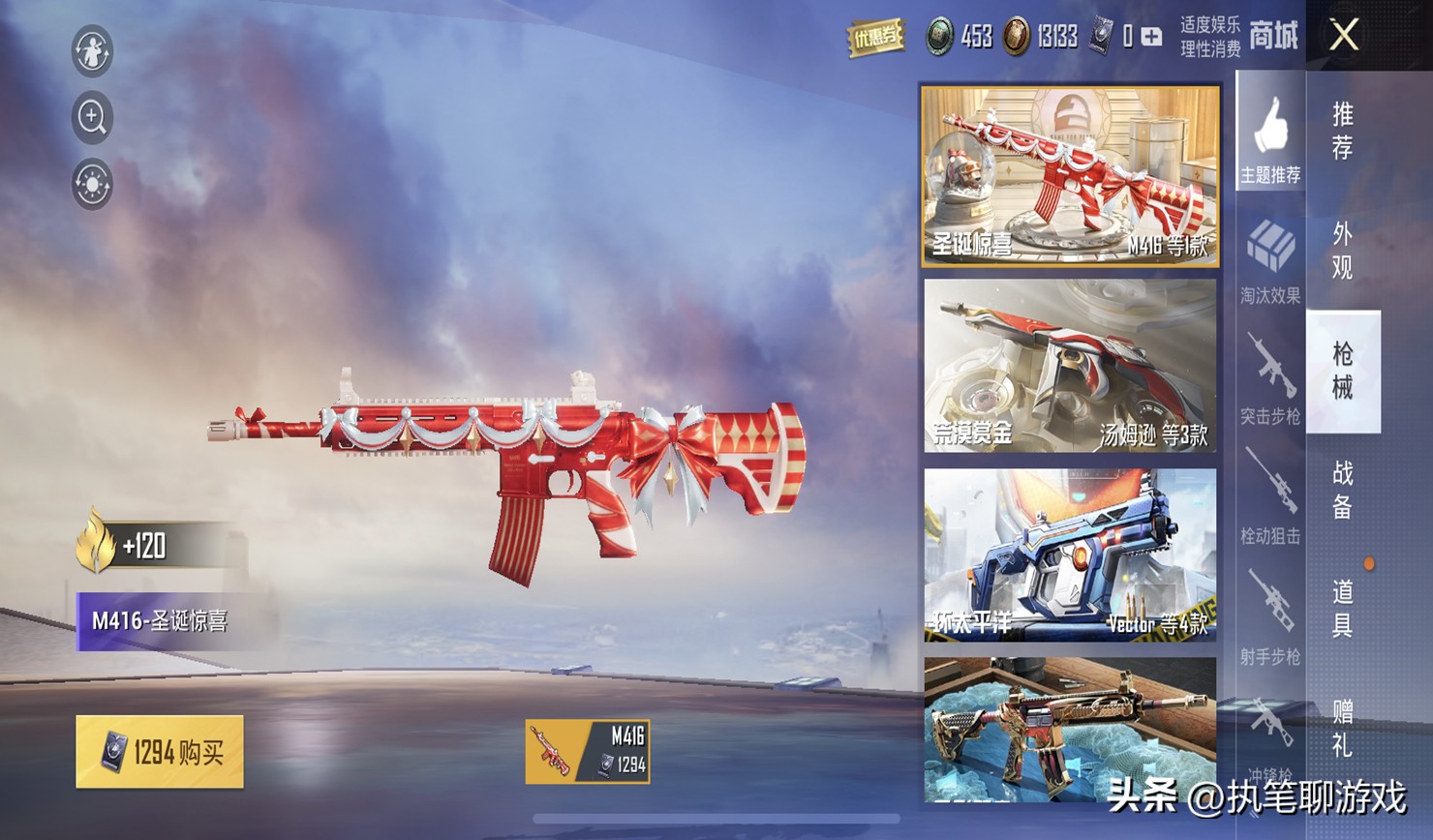Select the gold dragon rifle theme thumbnail
Viewport: 1433px width, 840px height.
(x=1070, y=729)
